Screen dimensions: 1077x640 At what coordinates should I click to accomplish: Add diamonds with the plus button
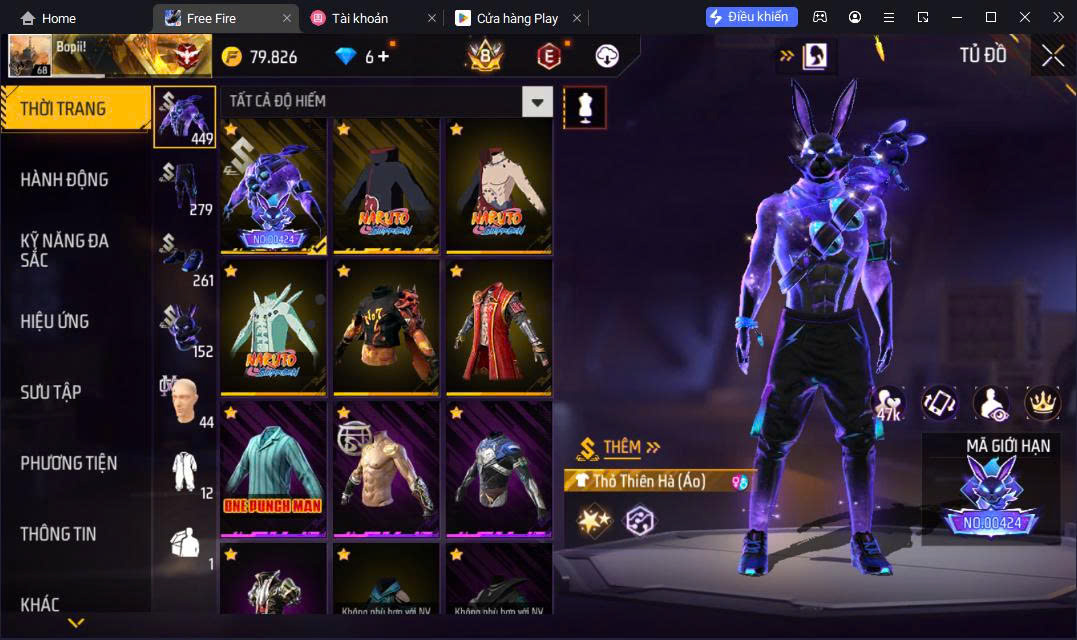(383, 57)
